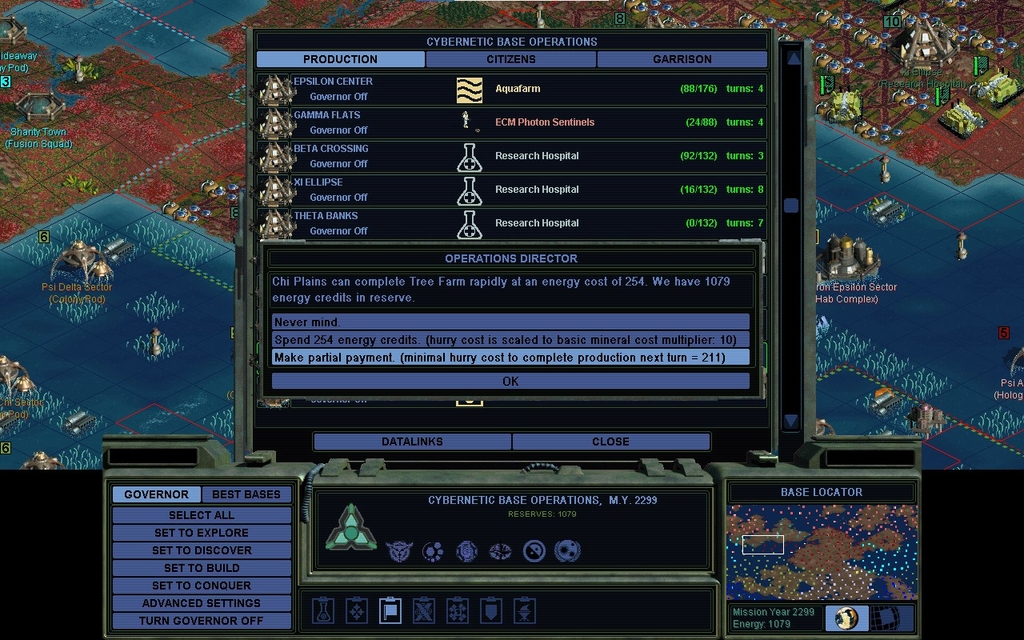The width and height of the screenshot is (1024, 640).
Task: Click Select All bases
Action: tap(201, 515)
